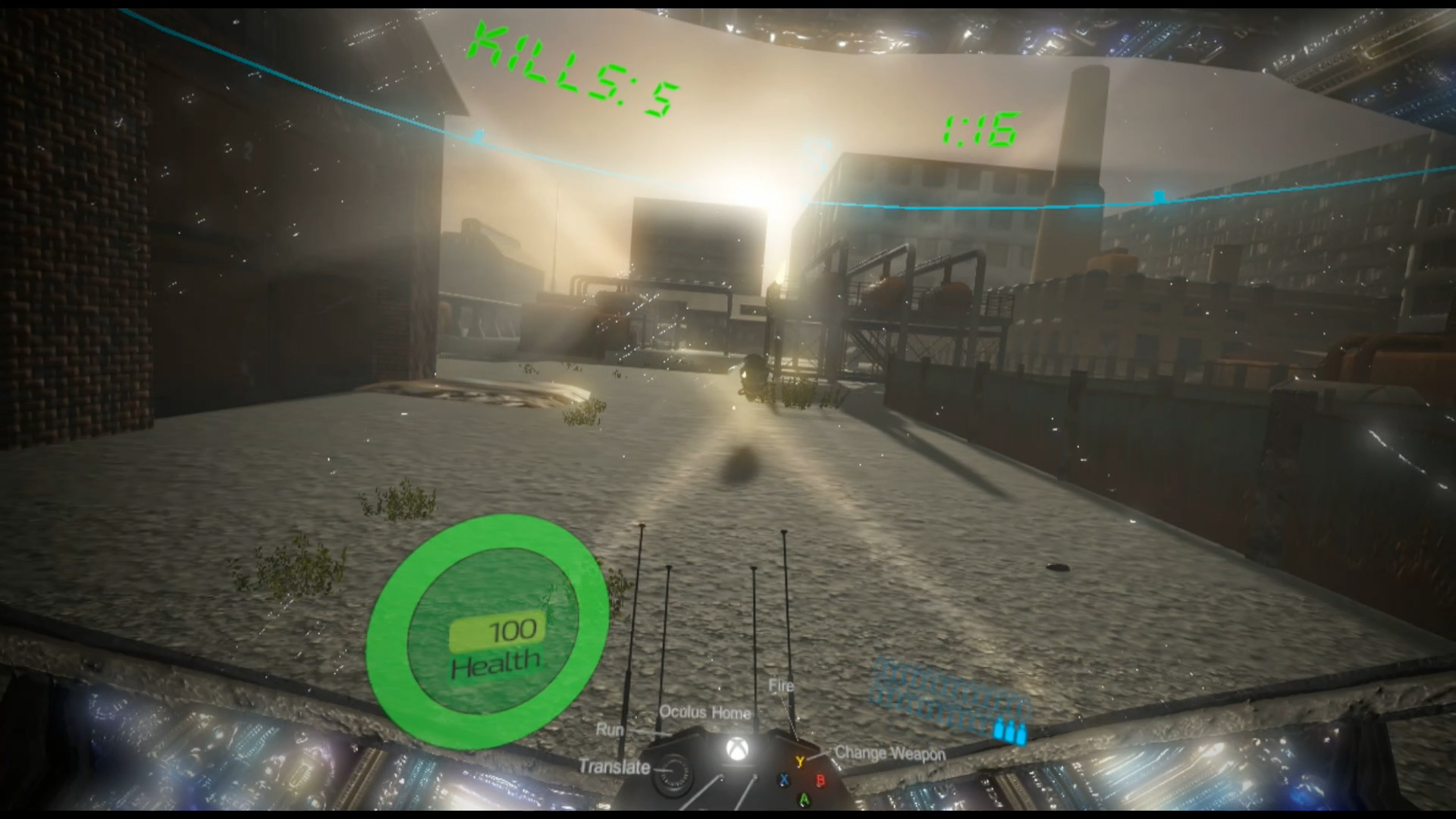This screenshot has width=1456, height=819.
Task: Open the Oculus Home menu
Action: click(704, 713)
